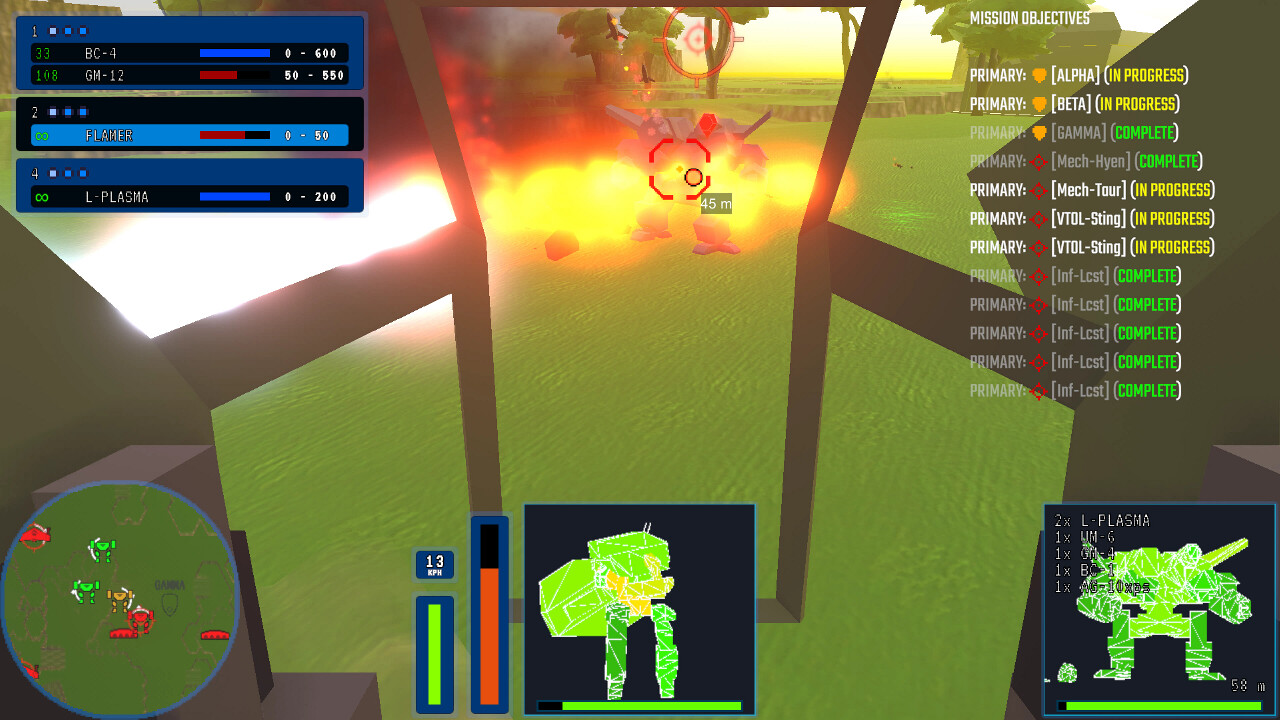The image size is (1280, 720).
Task: Click the shield icon beside the completed GAMMA objective
Action: [x=1040, y=132]
